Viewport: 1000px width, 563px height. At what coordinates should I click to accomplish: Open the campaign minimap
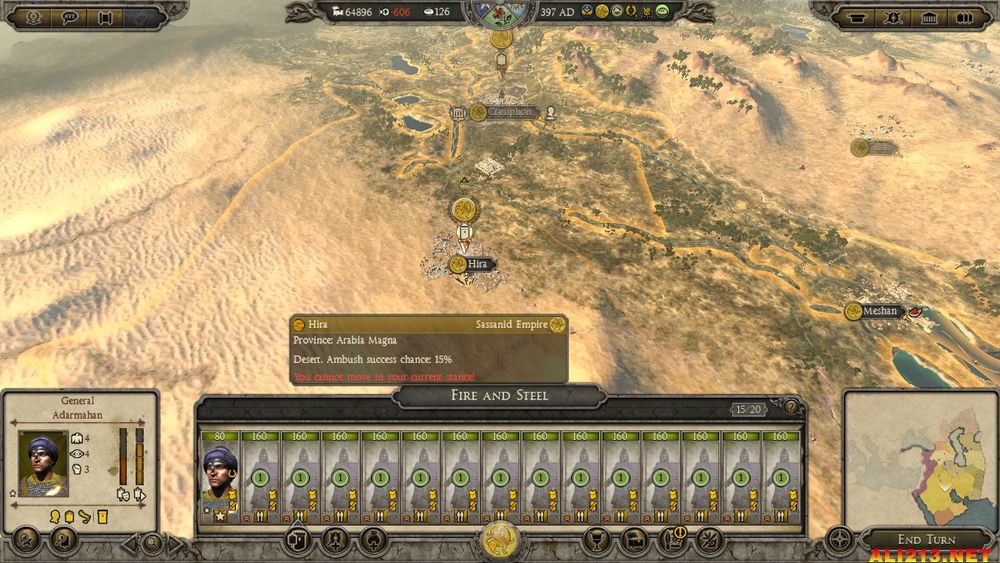(x=919, y=457)
